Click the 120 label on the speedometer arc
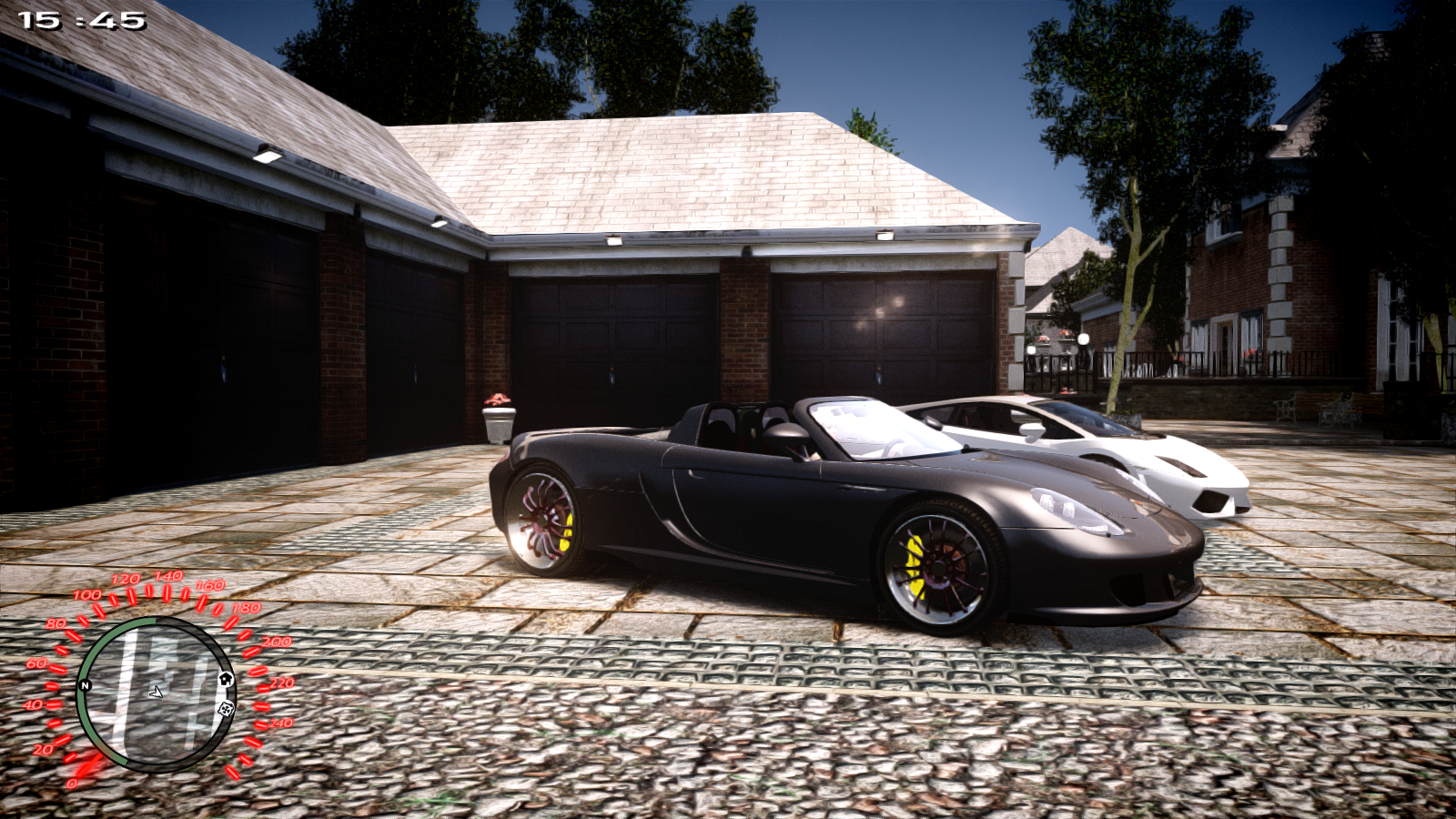The height and width of the screenshot is (819, 1456). pyautogui.click(x=126, y=577)
